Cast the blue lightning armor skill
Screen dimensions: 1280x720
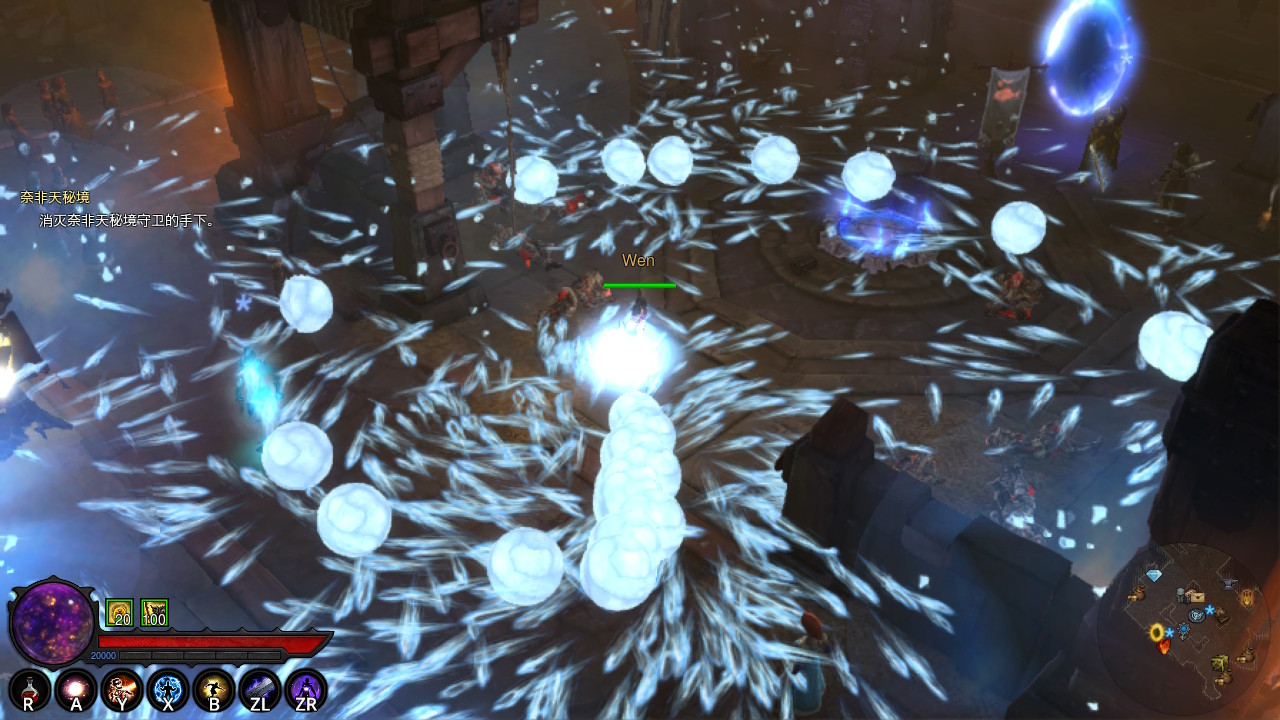[167, 689]
